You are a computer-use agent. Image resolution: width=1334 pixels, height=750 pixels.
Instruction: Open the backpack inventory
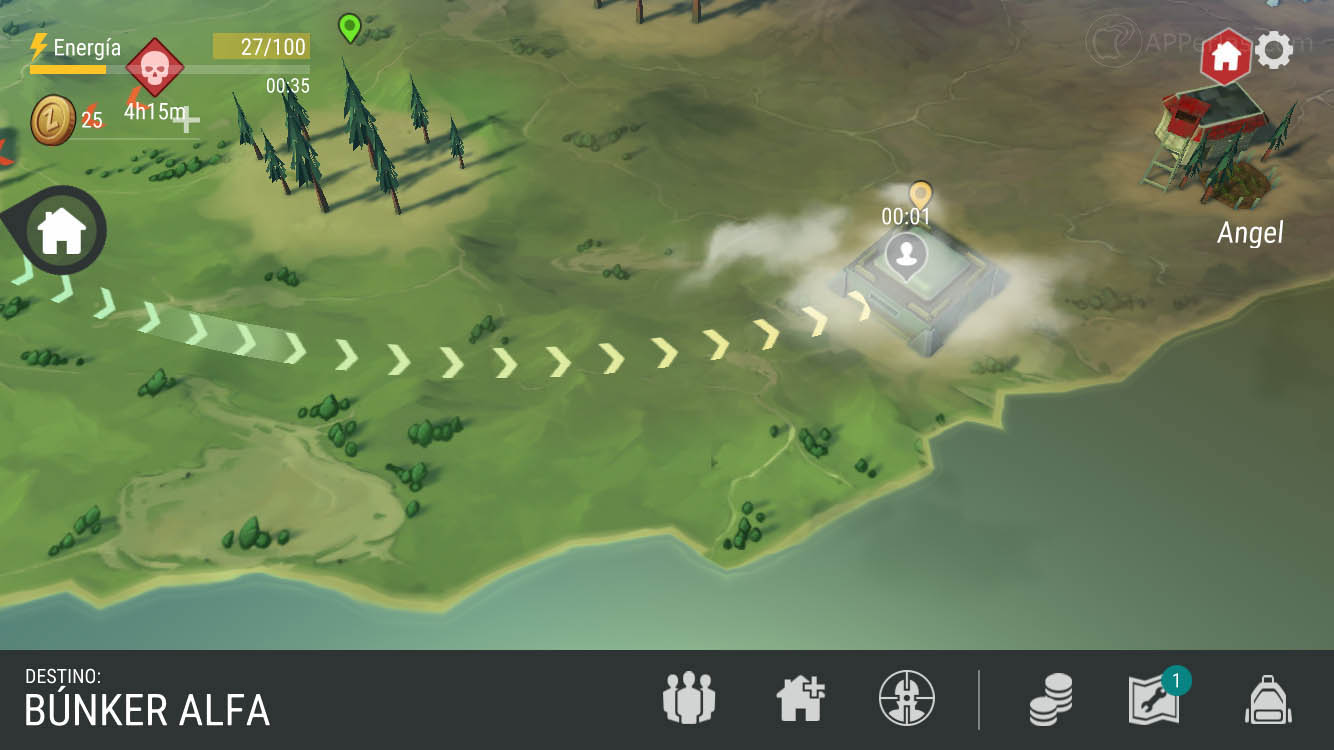coord(1268,698)
